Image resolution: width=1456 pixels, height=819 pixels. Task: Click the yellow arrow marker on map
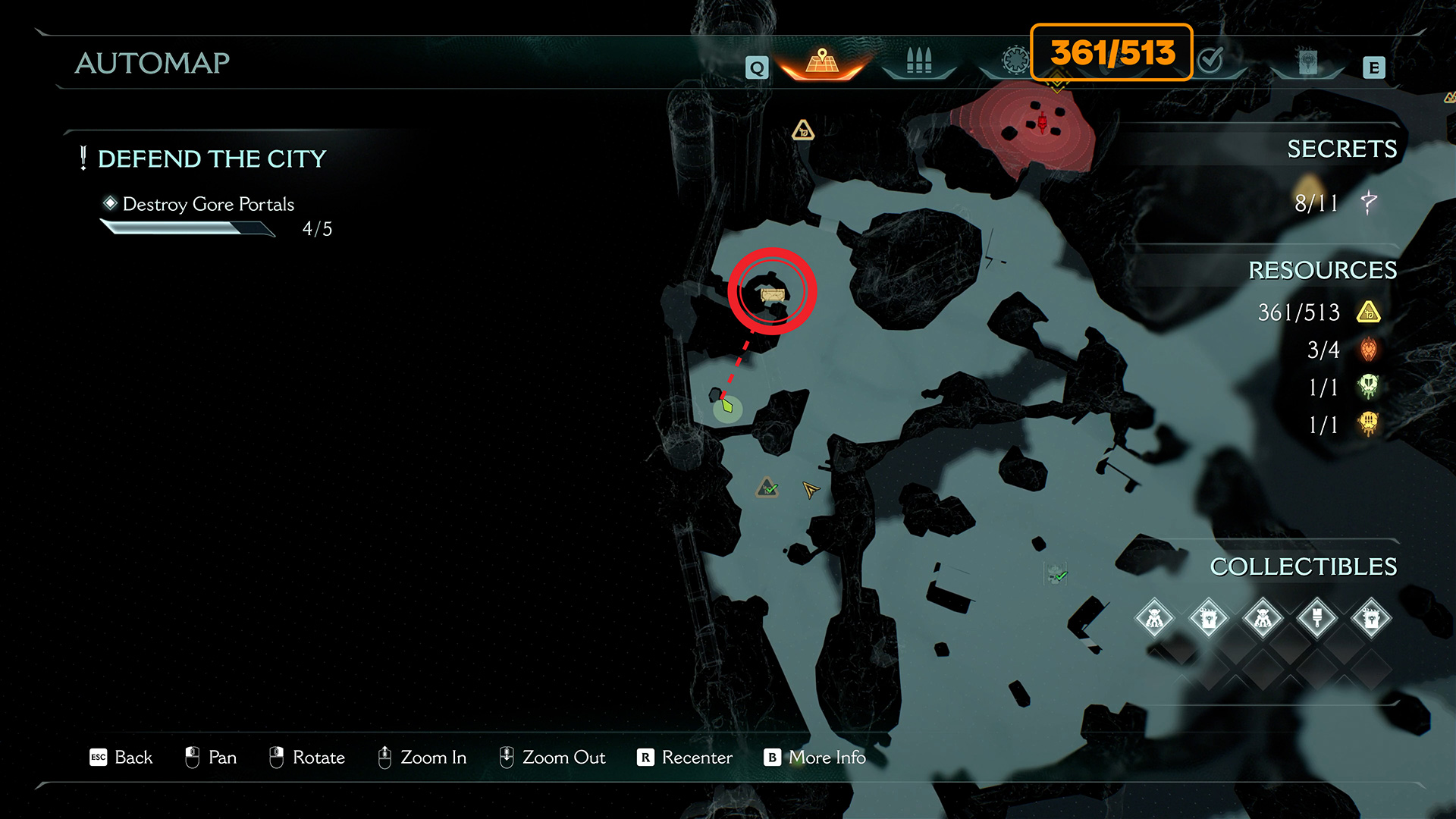[811, 490]
